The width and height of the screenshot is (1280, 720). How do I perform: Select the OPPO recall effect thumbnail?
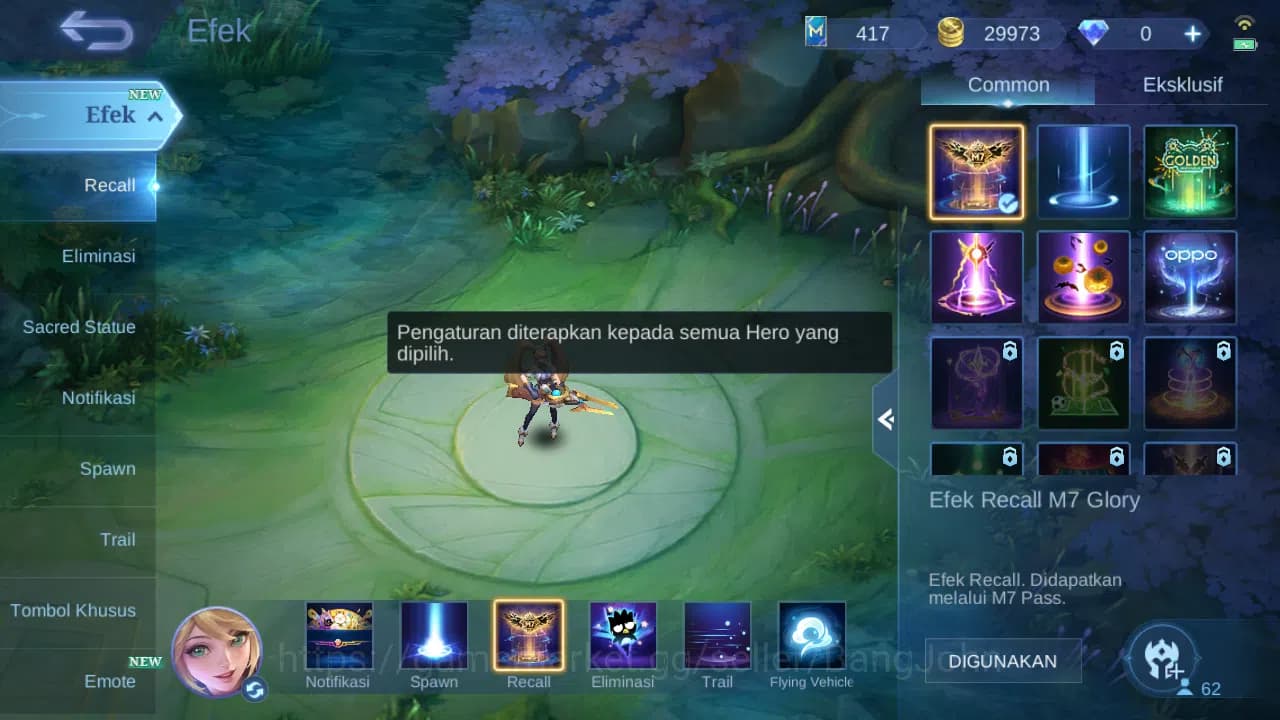click(1189, 278)
